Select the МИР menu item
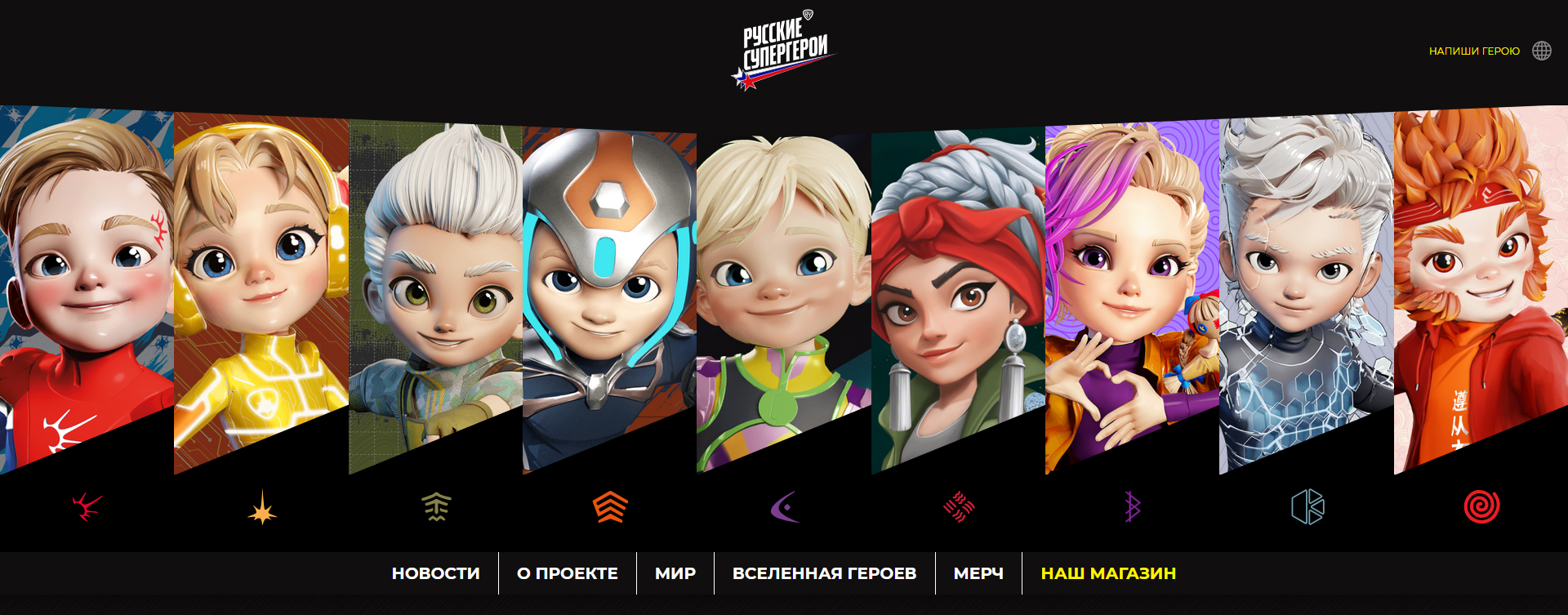 click(675, 573)
